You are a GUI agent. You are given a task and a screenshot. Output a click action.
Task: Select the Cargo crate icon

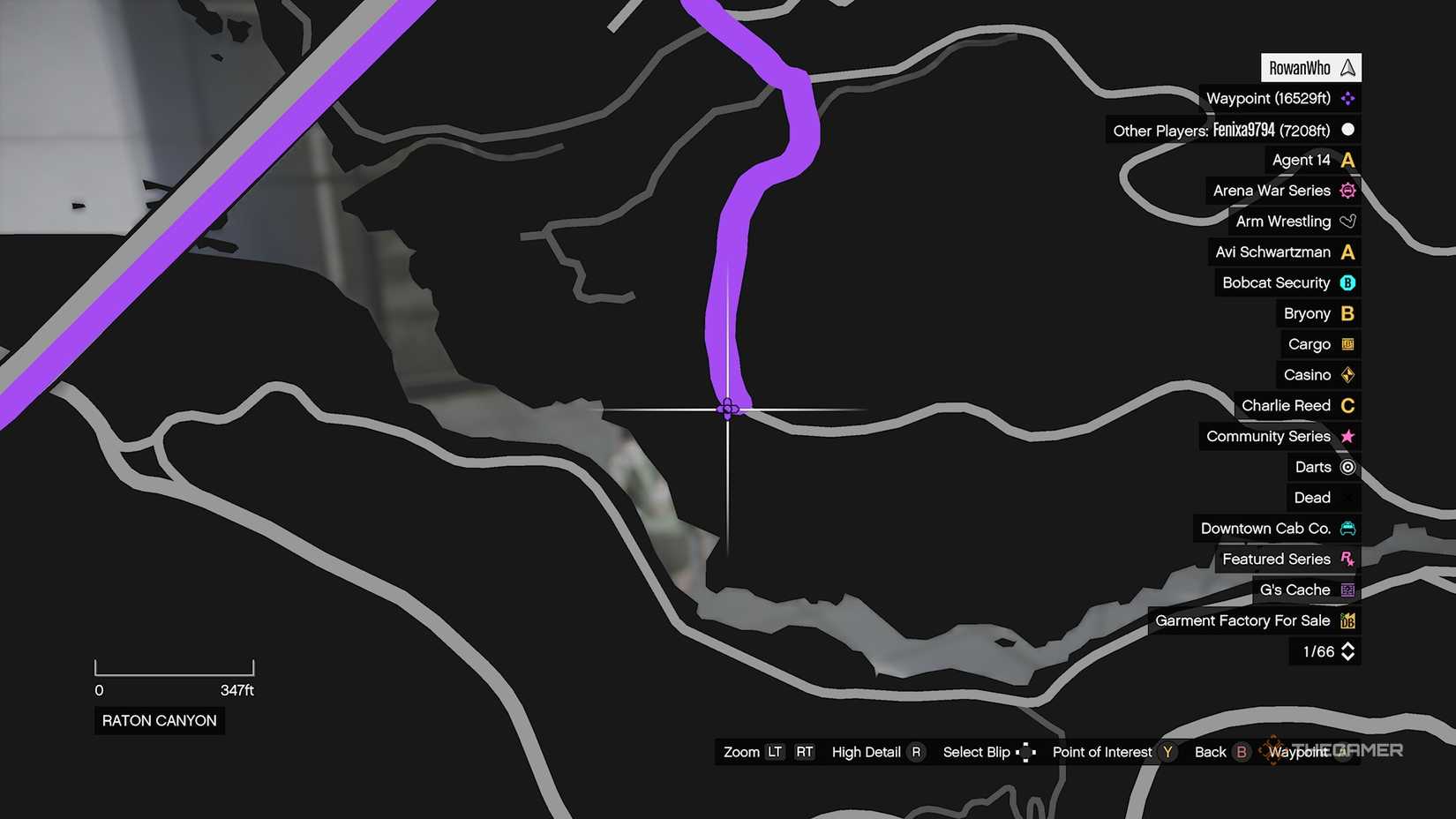coord(1347,343)
